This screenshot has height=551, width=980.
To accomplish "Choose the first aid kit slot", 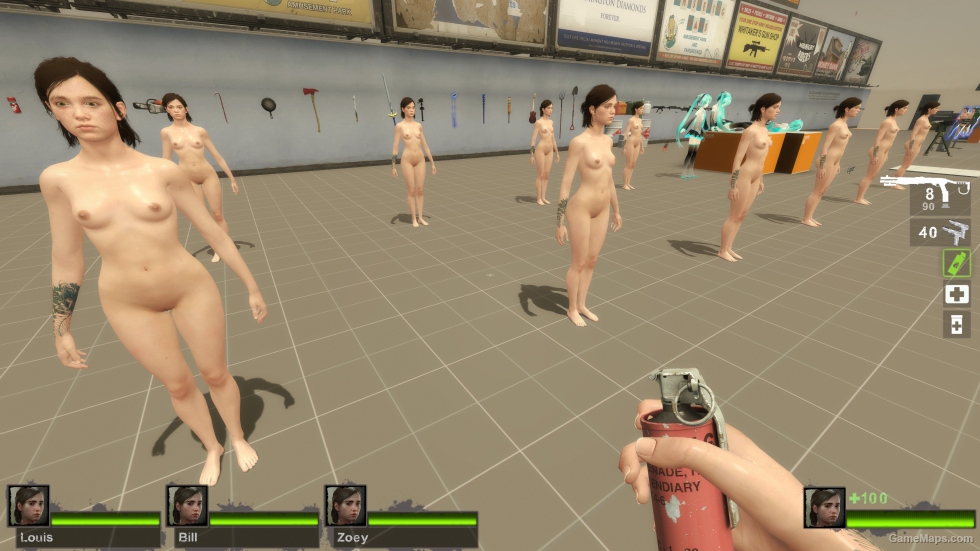I will (956, 294).
